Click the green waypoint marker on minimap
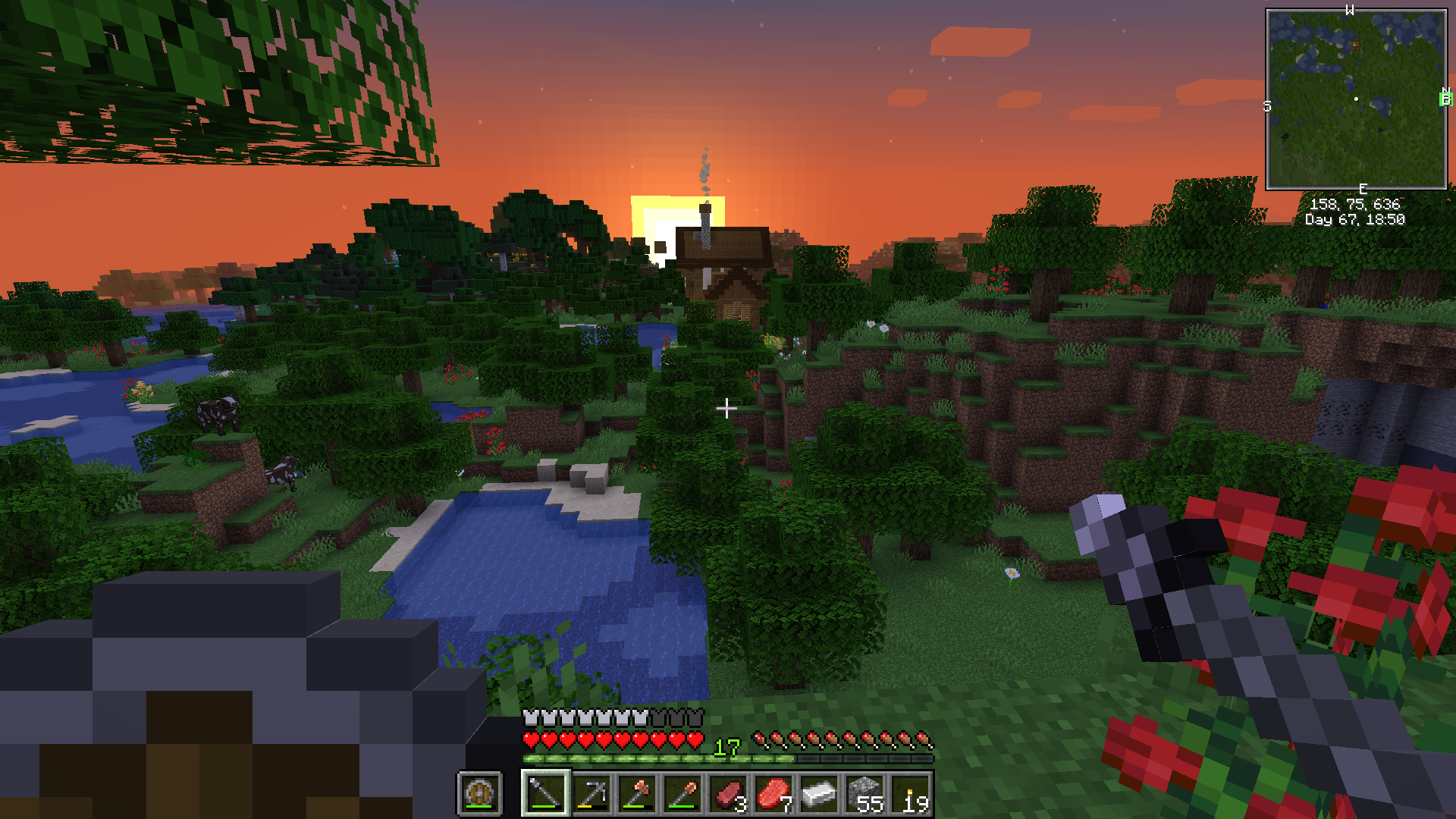Screen dimensions: 1456x819 tap(1445, 99)
